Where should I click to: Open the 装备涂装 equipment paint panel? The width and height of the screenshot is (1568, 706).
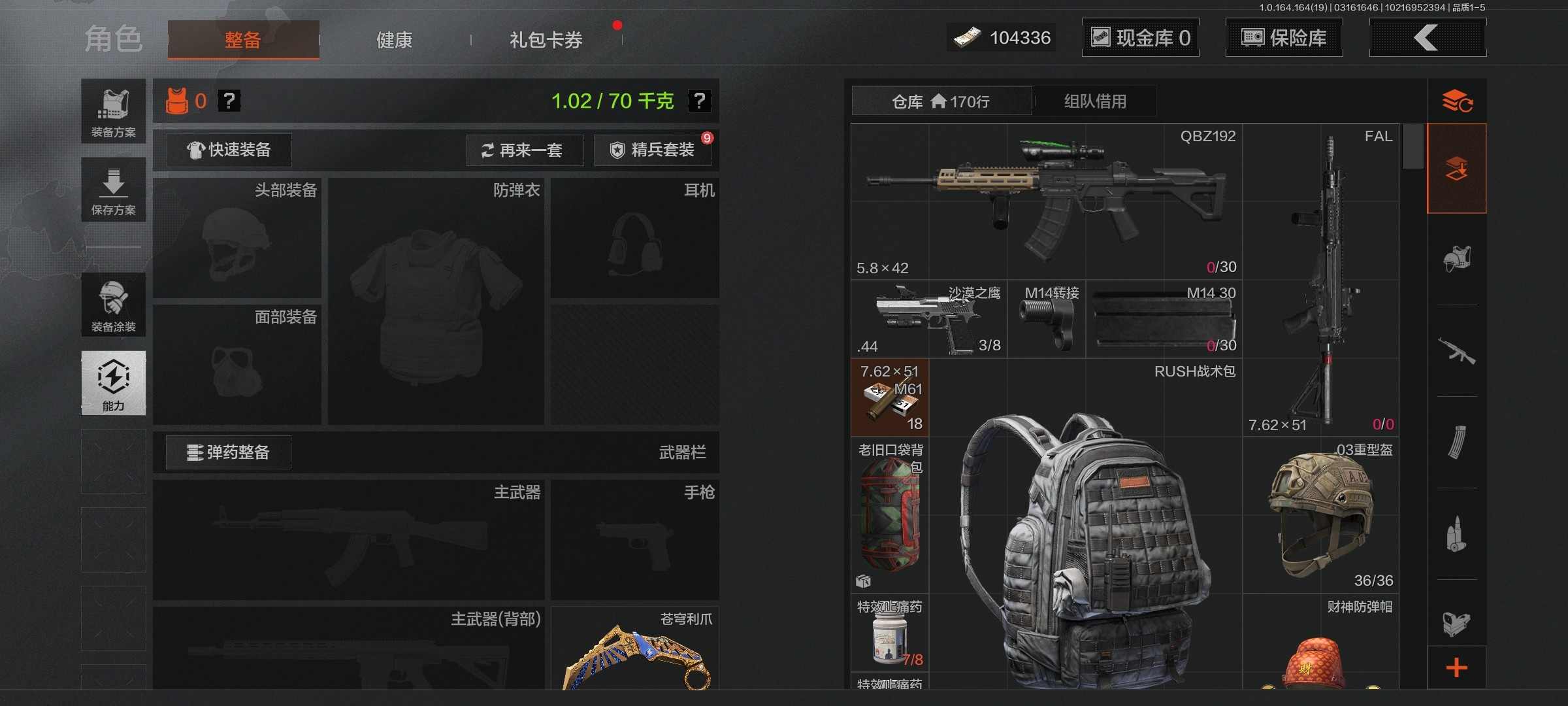[113, 305]
